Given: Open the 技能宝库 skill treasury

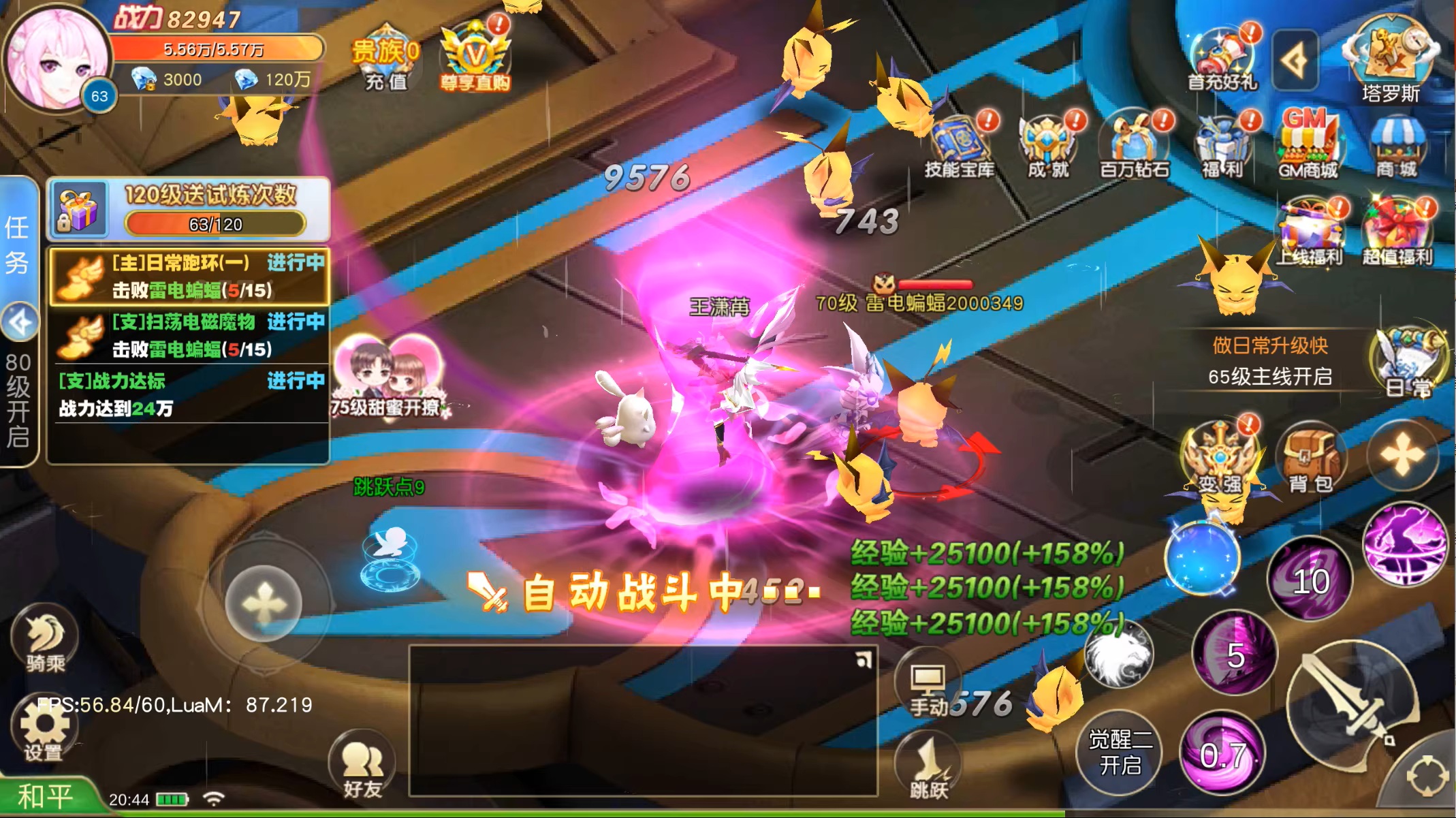Looking at the screenshot, I should (959, 145).
